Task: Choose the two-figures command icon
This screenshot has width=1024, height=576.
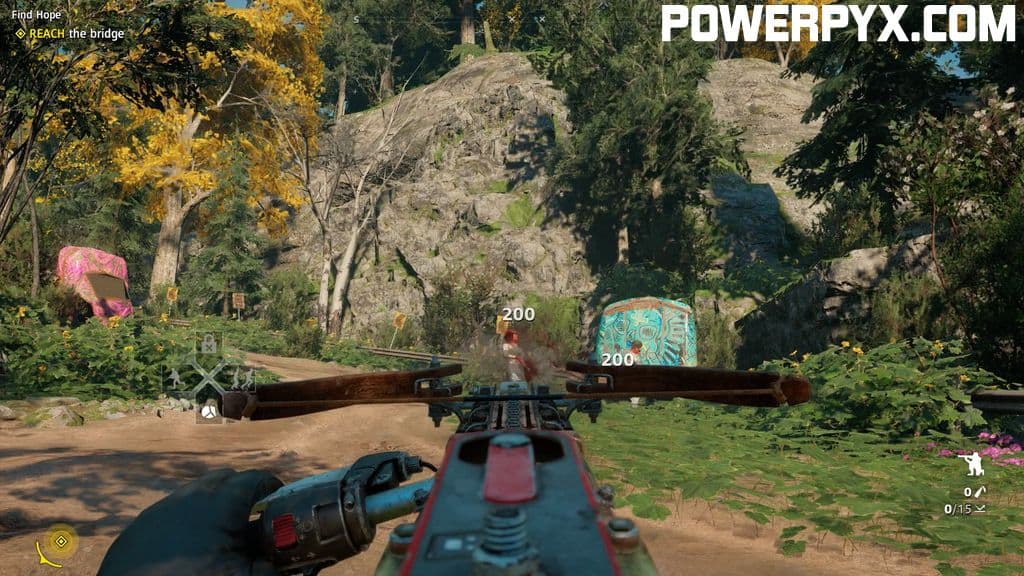Action: 241,379
